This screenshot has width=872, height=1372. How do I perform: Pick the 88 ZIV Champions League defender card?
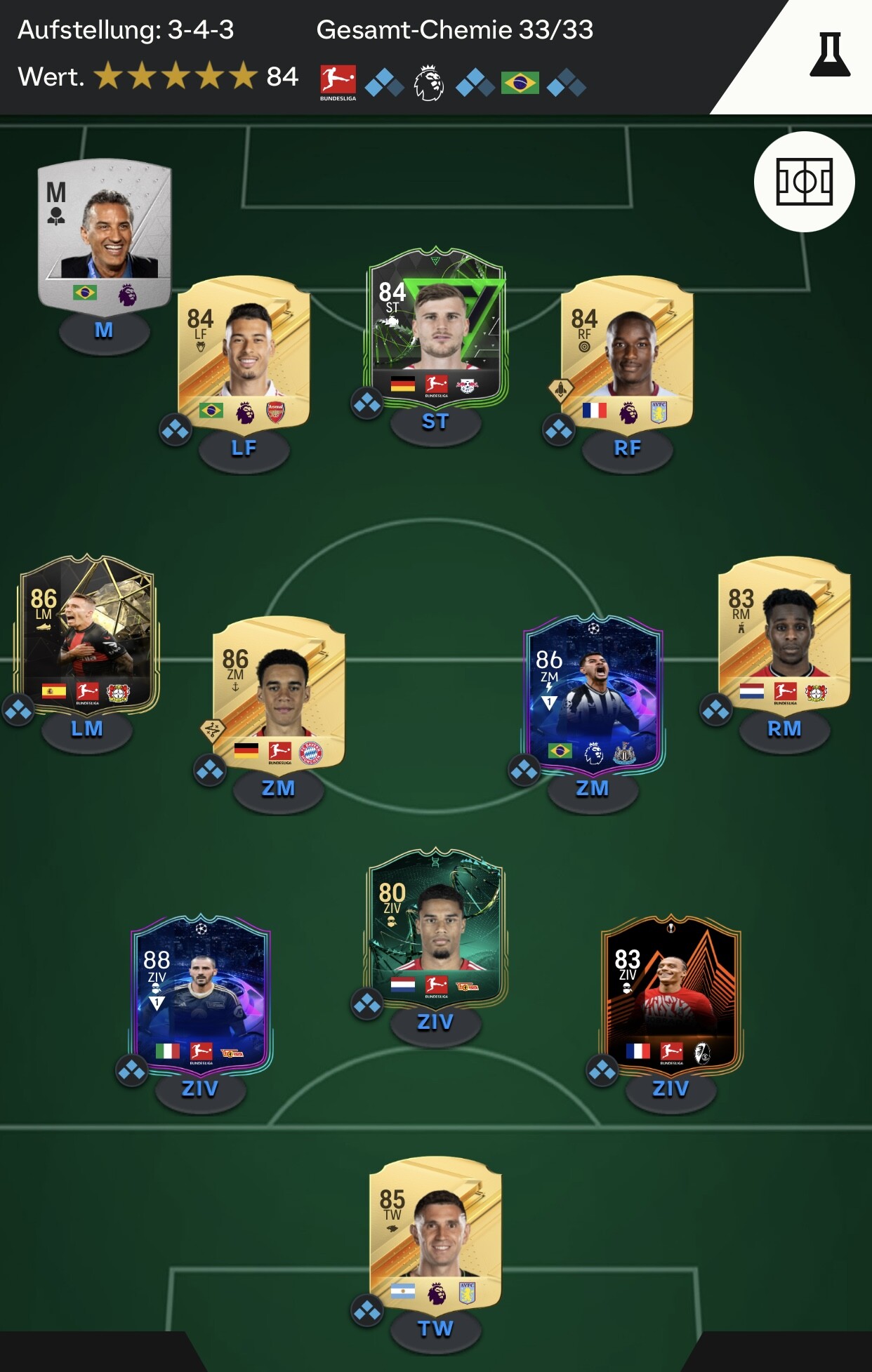pyautogui.click(x=201, y=994)
